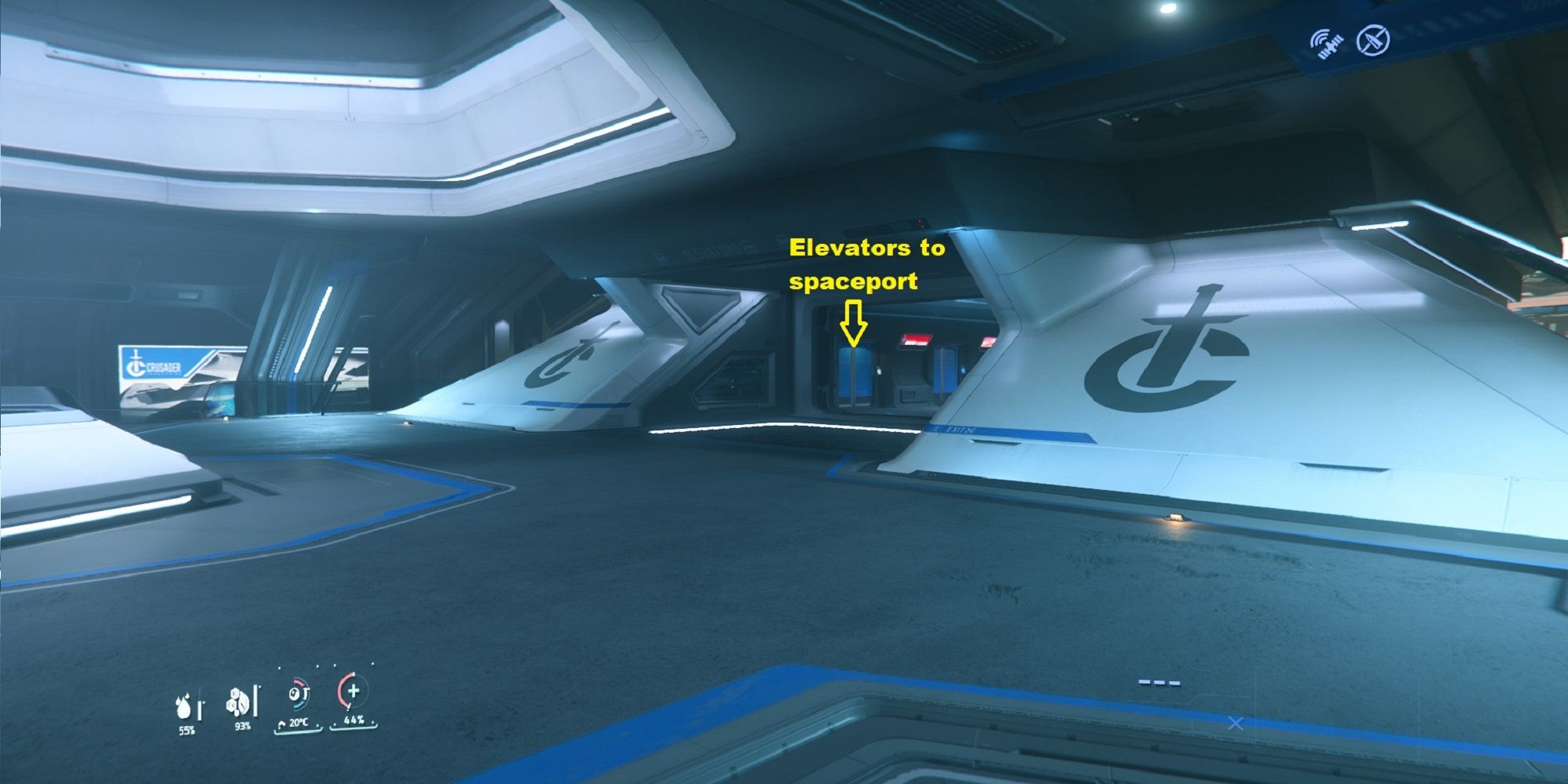Click the nutrition status icon showing 93%
1568x784 pixels.
[238, 702]
